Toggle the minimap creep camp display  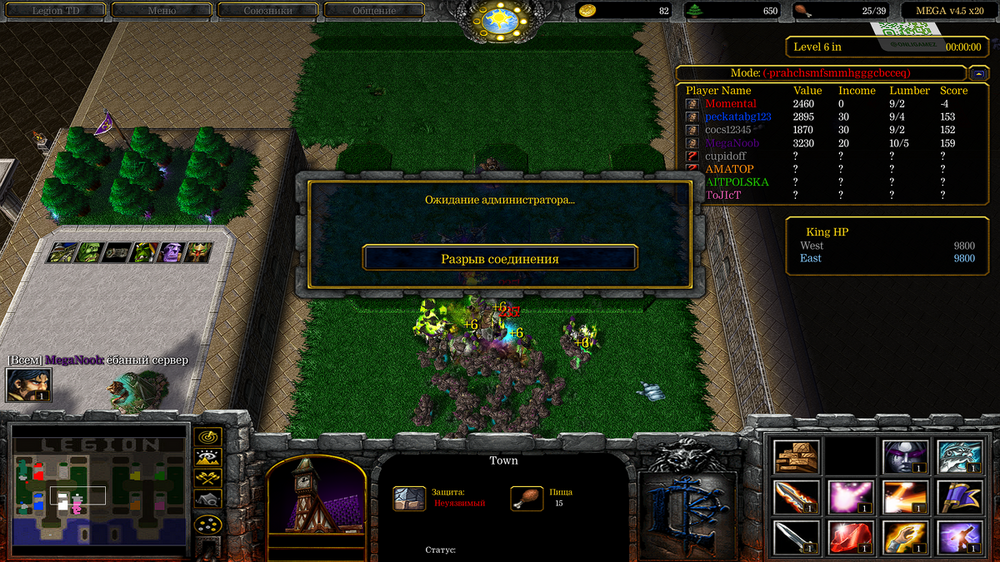(x=208, y=498)
